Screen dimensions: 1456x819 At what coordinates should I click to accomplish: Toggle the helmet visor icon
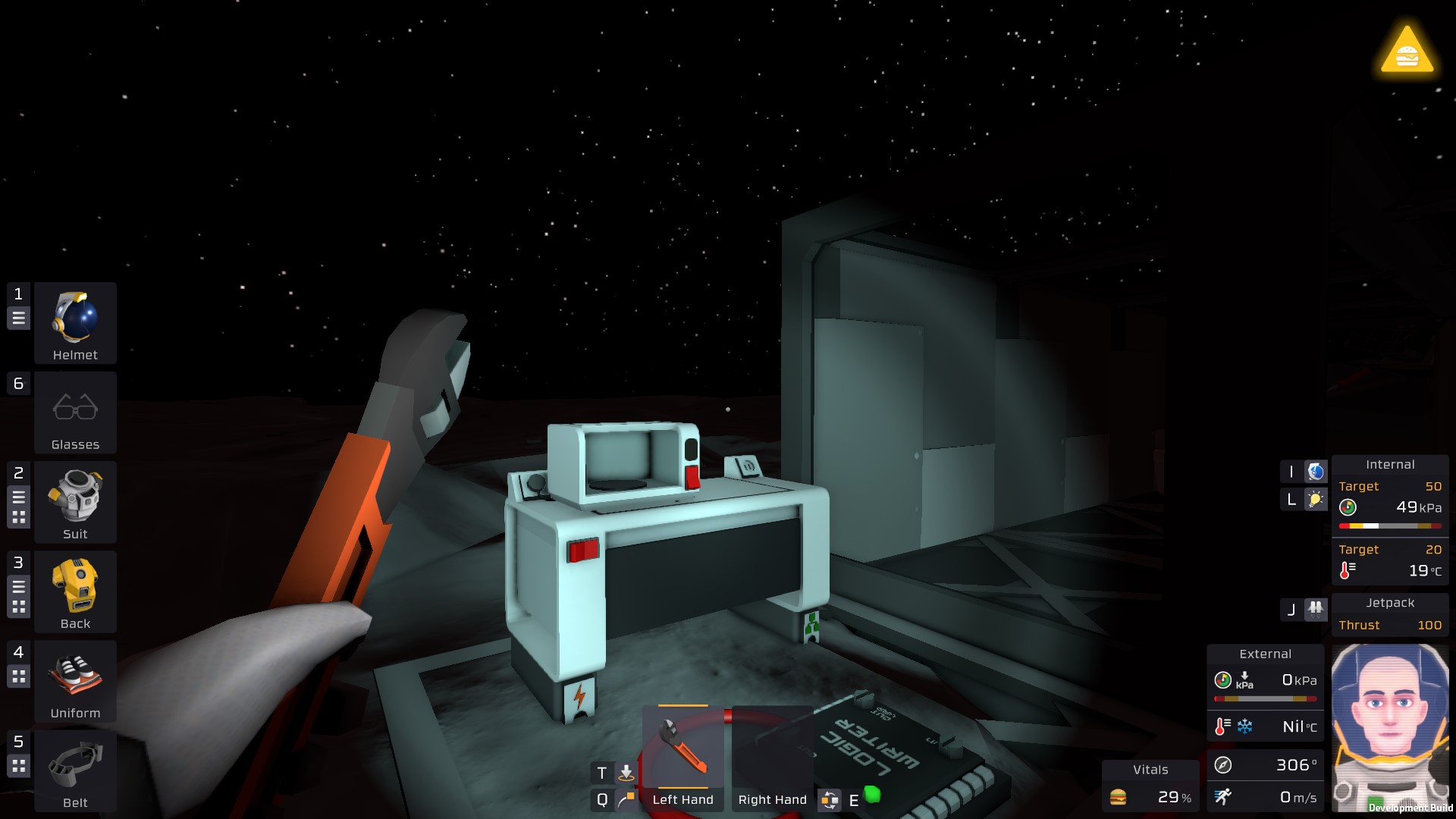click(1316, 472)
